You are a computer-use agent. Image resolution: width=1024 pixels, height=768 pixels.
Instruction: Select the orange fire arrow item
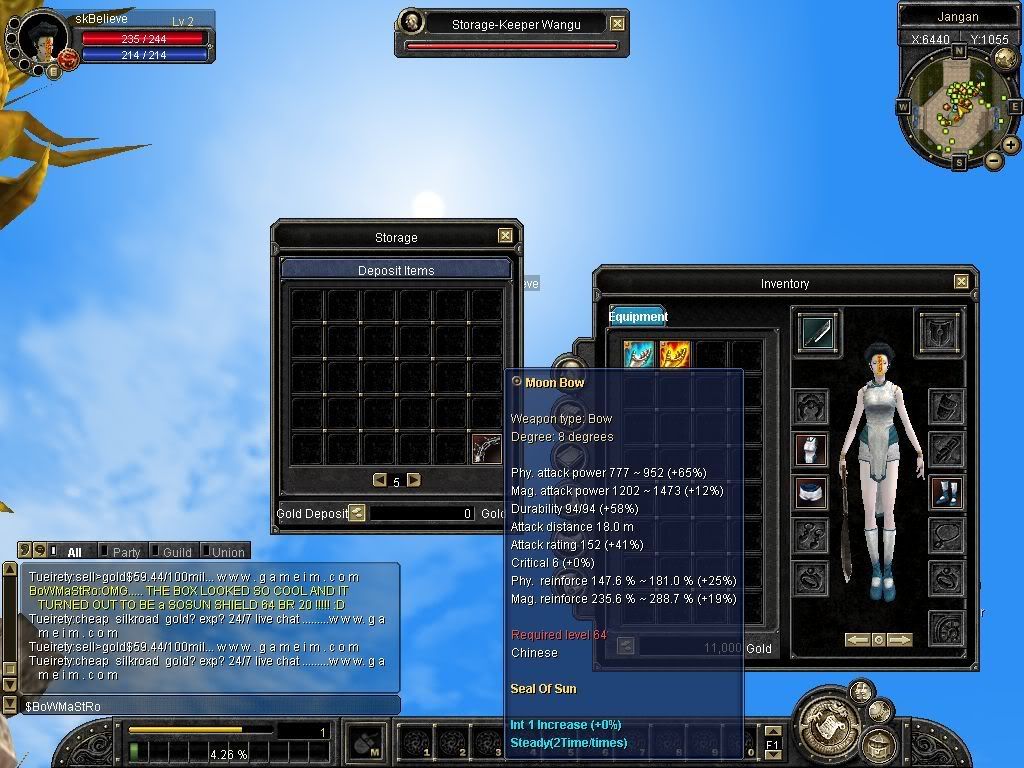click(674, 355)
